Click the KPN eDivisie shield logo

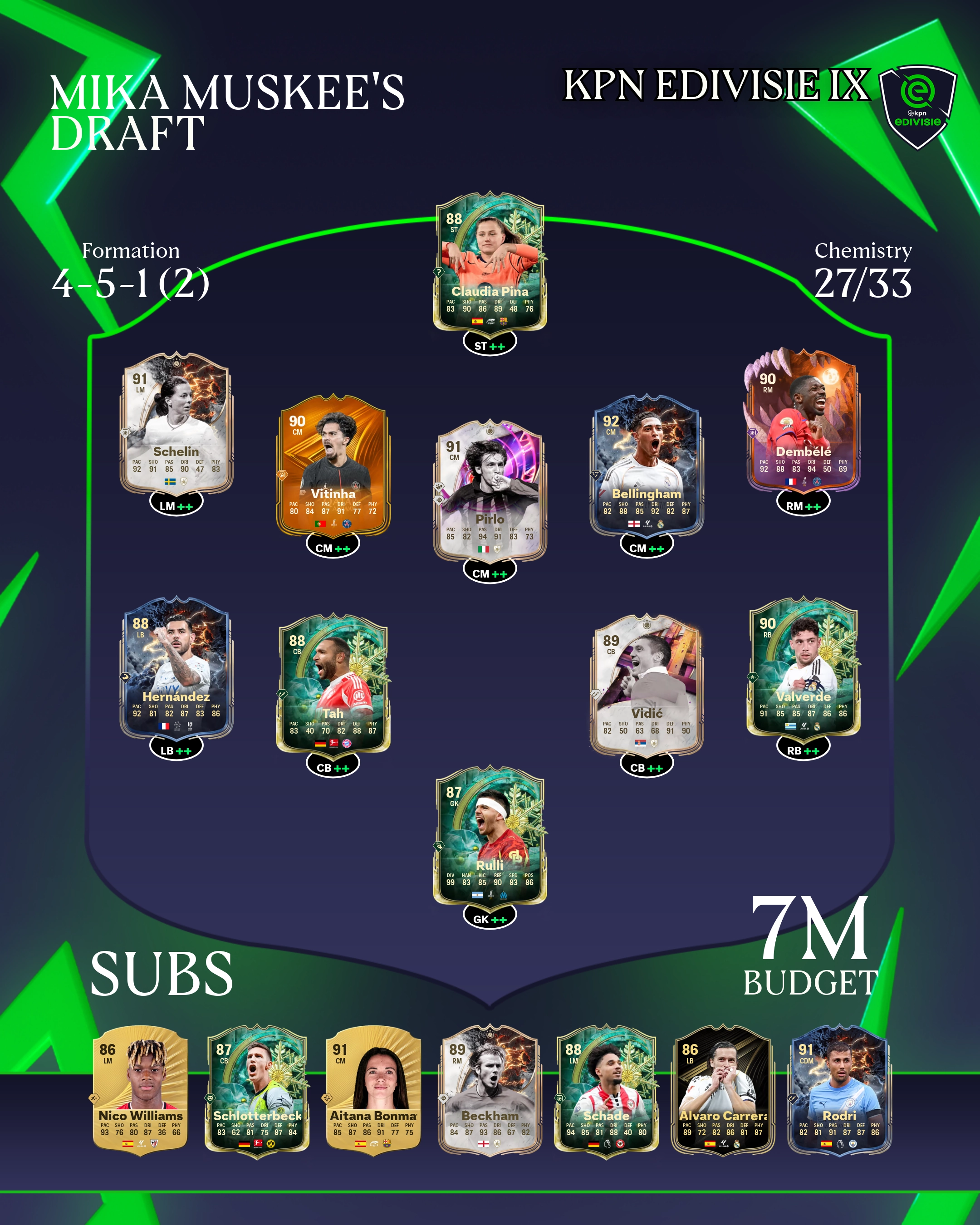click(x=917, y=105)
